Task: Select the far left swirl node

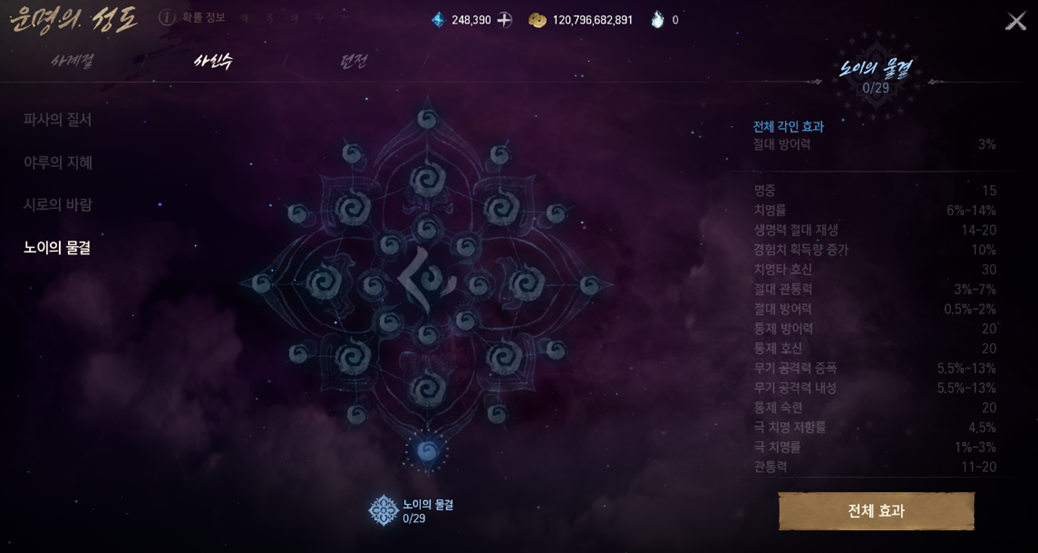Action: [262, 284]
